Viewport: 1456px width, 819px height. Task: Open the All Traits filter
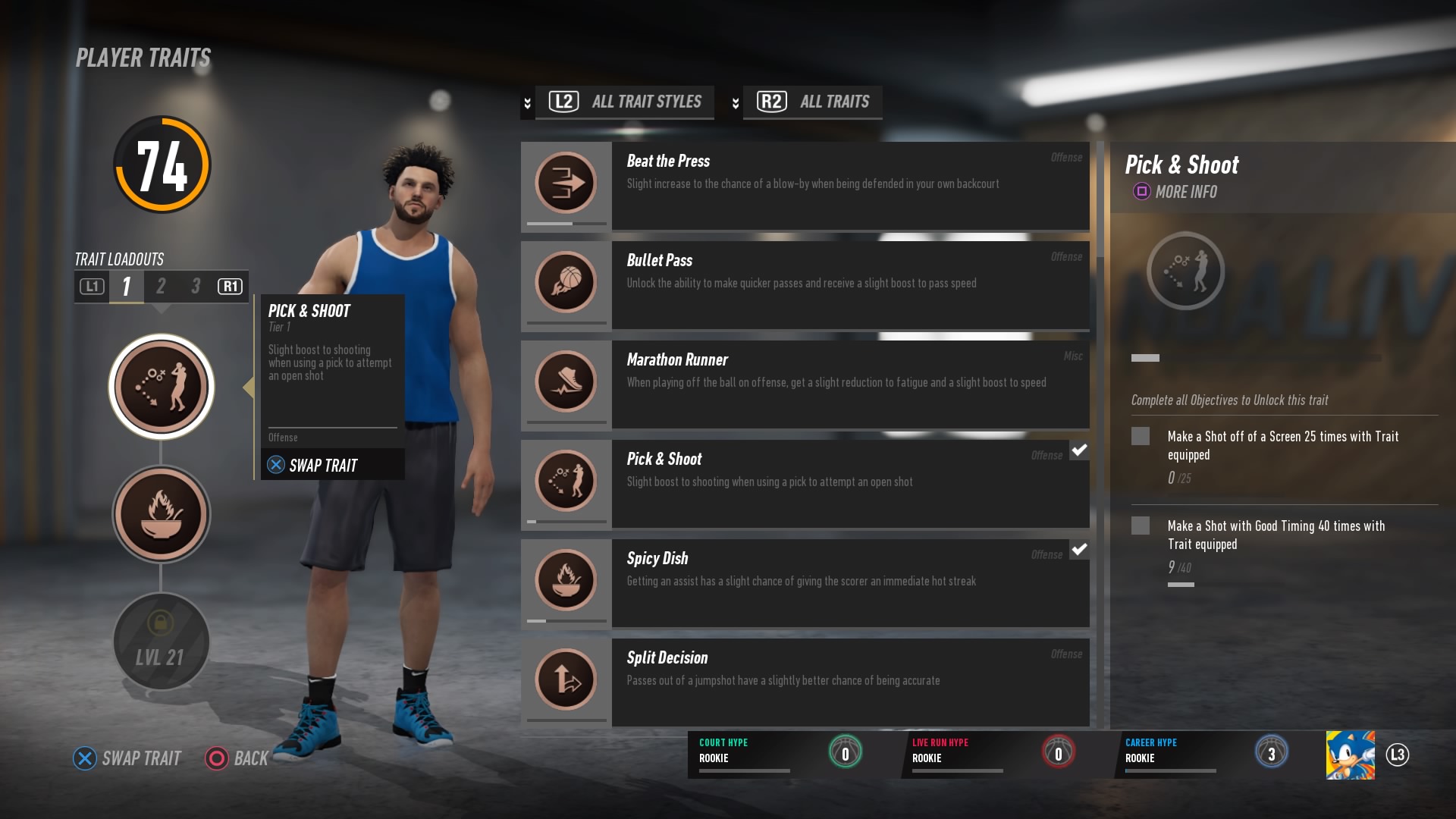coord(811,102)
